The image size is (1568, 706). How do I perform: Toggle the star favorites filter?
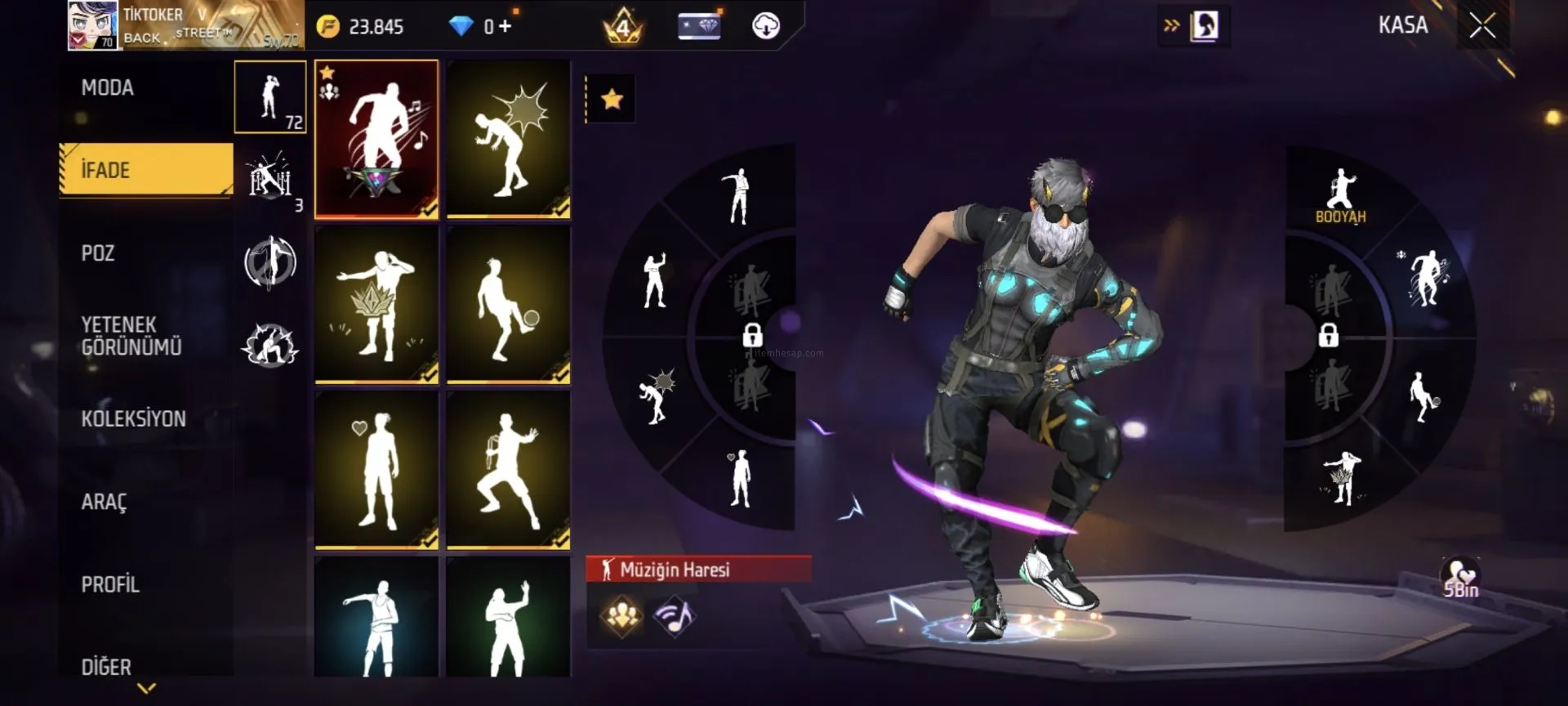[612, 100]
